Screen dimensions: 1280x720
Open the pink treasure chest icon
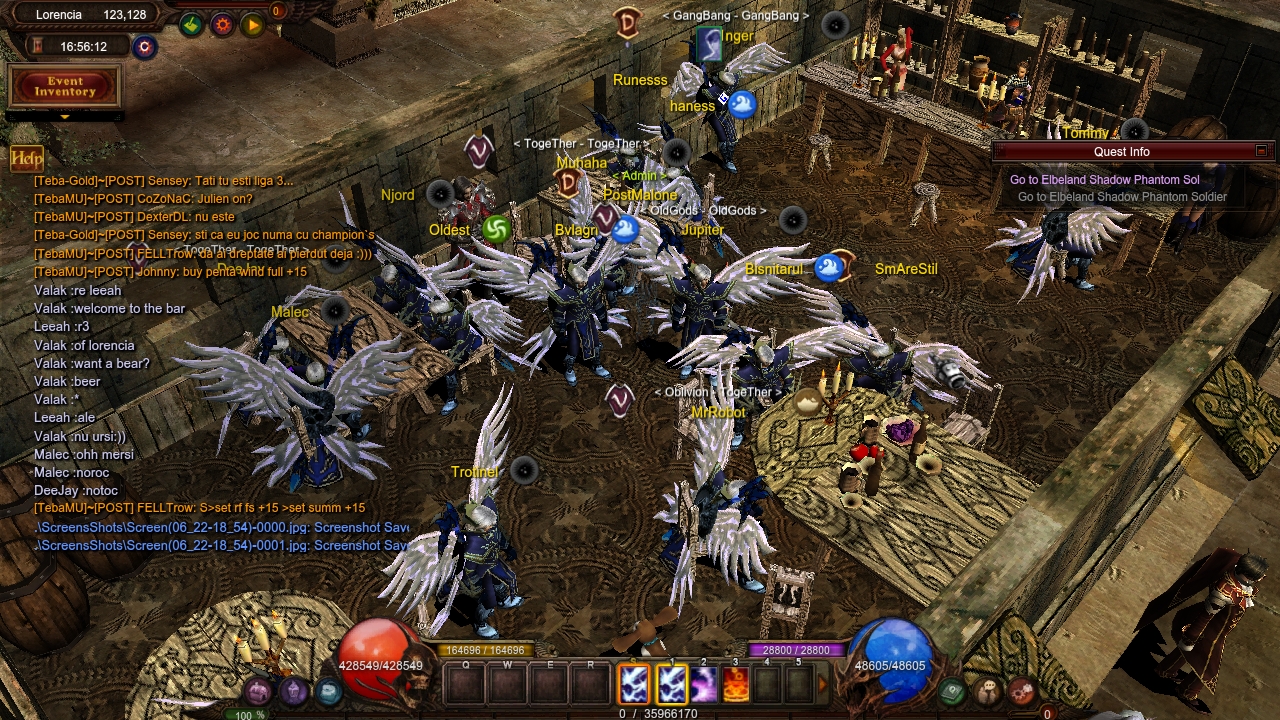point(258,691)
